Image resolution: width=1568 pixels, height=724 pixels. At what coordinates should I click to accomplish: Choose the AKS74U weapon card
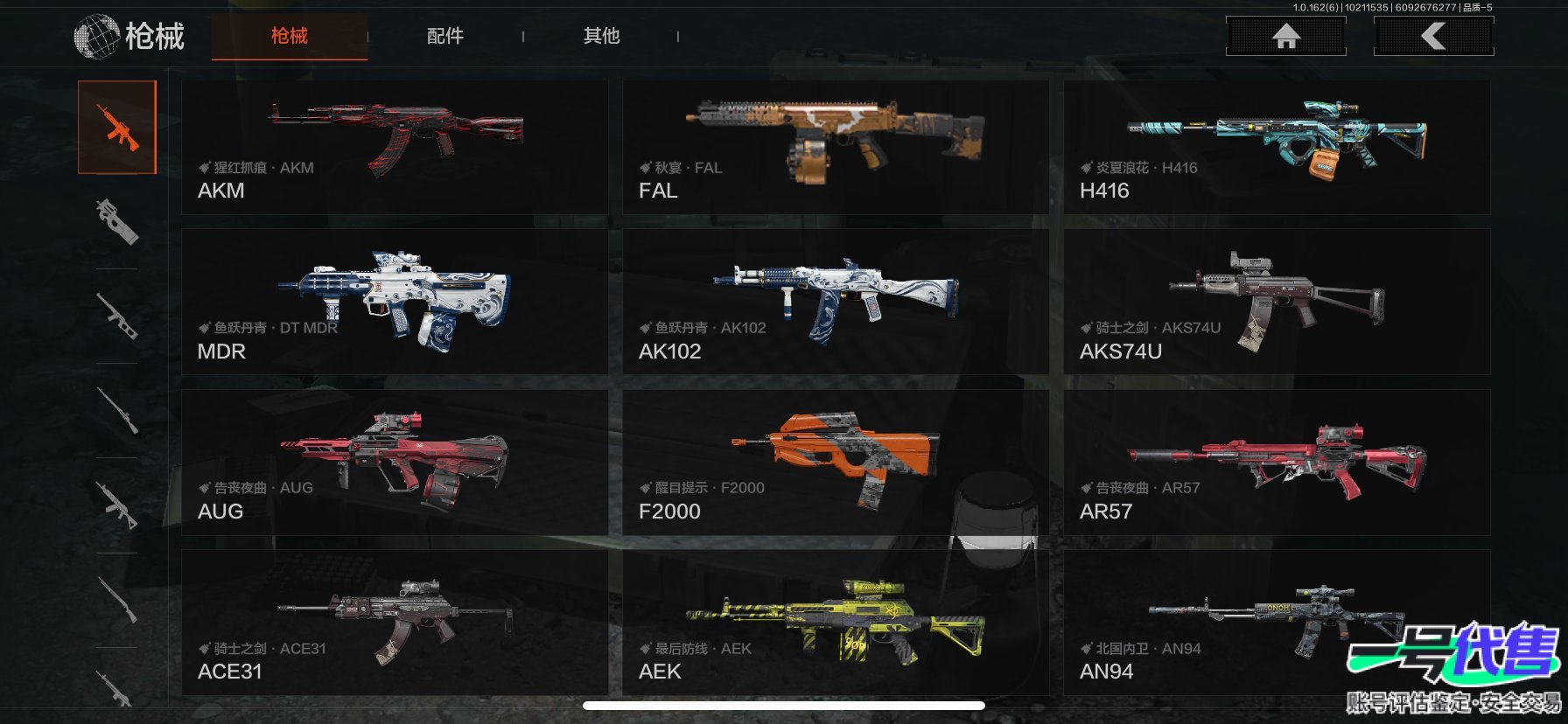(1277, 302)
